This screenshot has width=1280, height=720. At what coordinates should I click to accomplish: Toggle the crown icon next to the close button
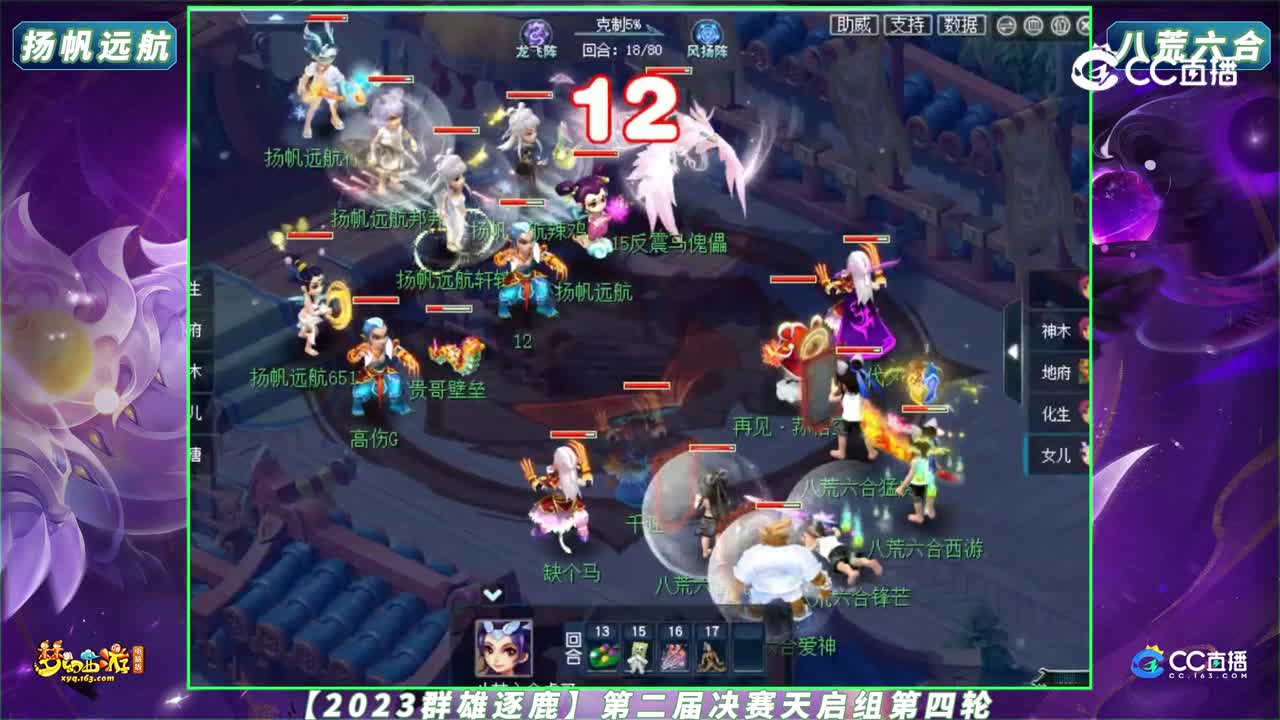pos(1059,24)
